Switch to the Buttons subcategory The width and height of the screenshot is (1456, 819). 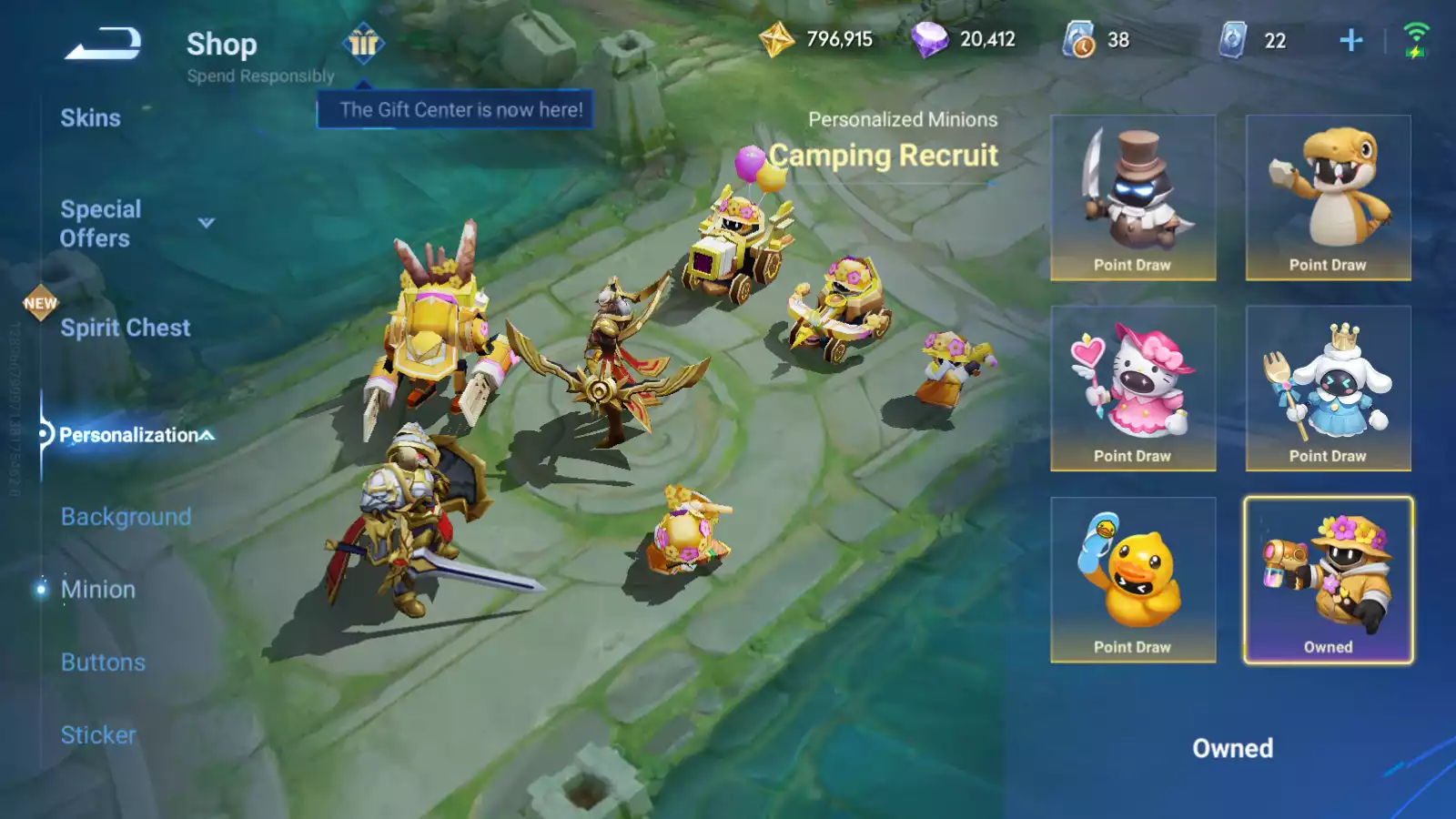[103, 662]
